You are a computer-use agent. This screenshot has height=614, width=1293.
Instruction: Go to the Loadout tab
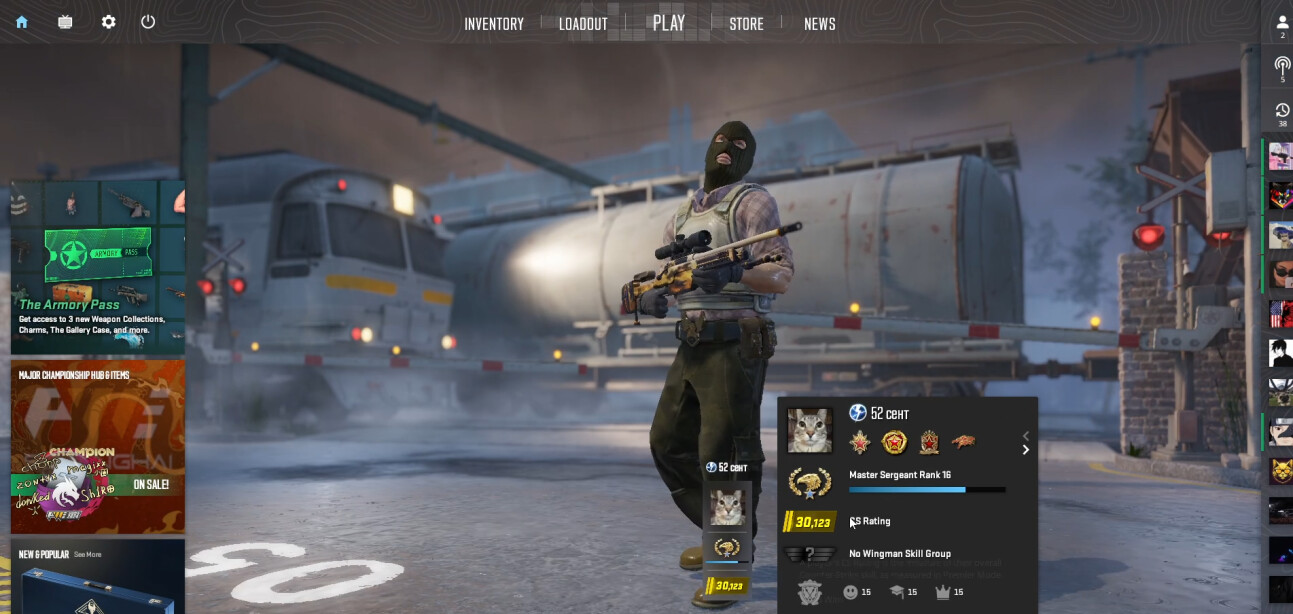[583, 24]
